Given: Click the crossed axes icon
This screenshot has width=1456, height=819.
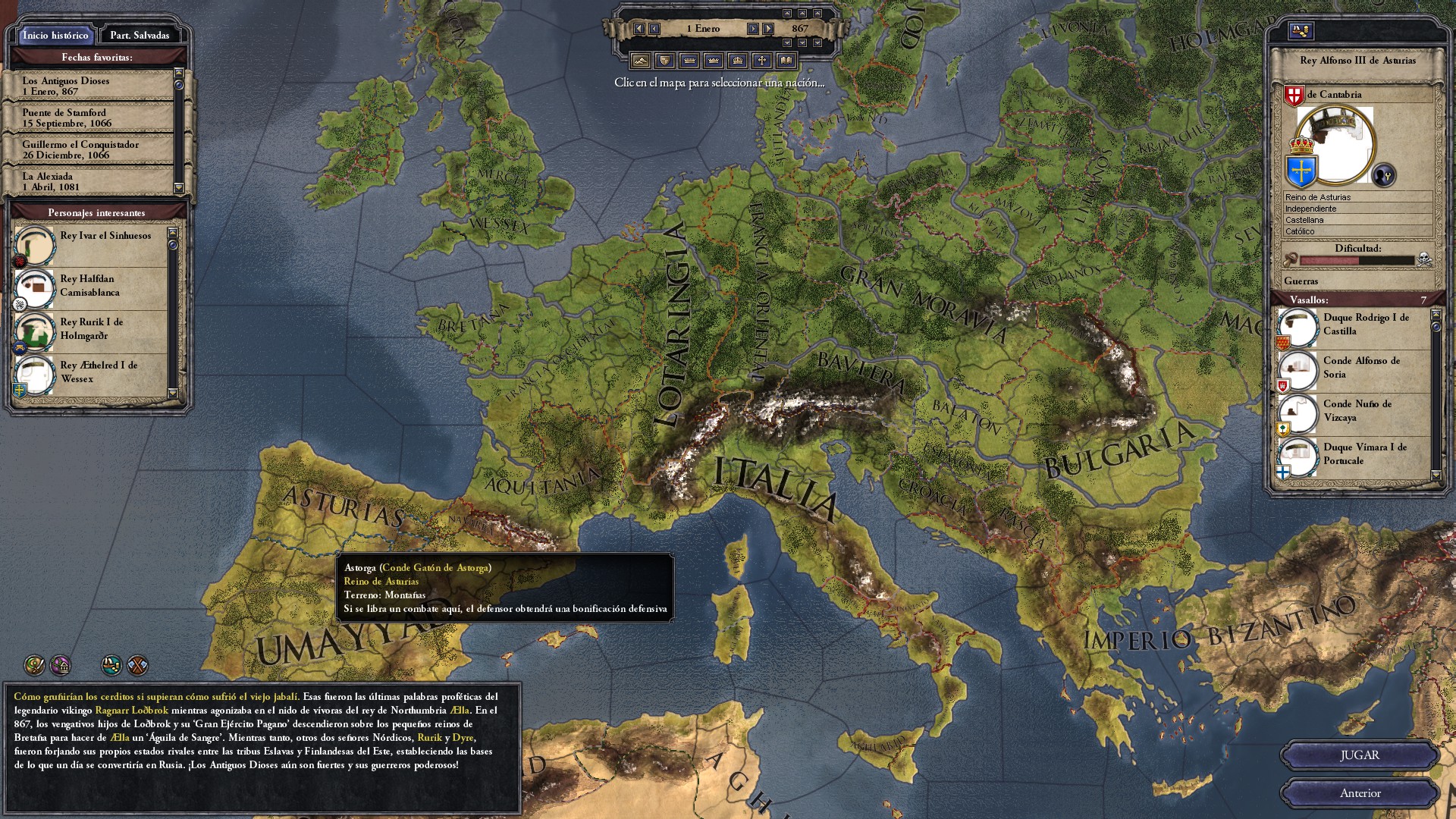Looking at the screenshot, I should coord(137,666).
